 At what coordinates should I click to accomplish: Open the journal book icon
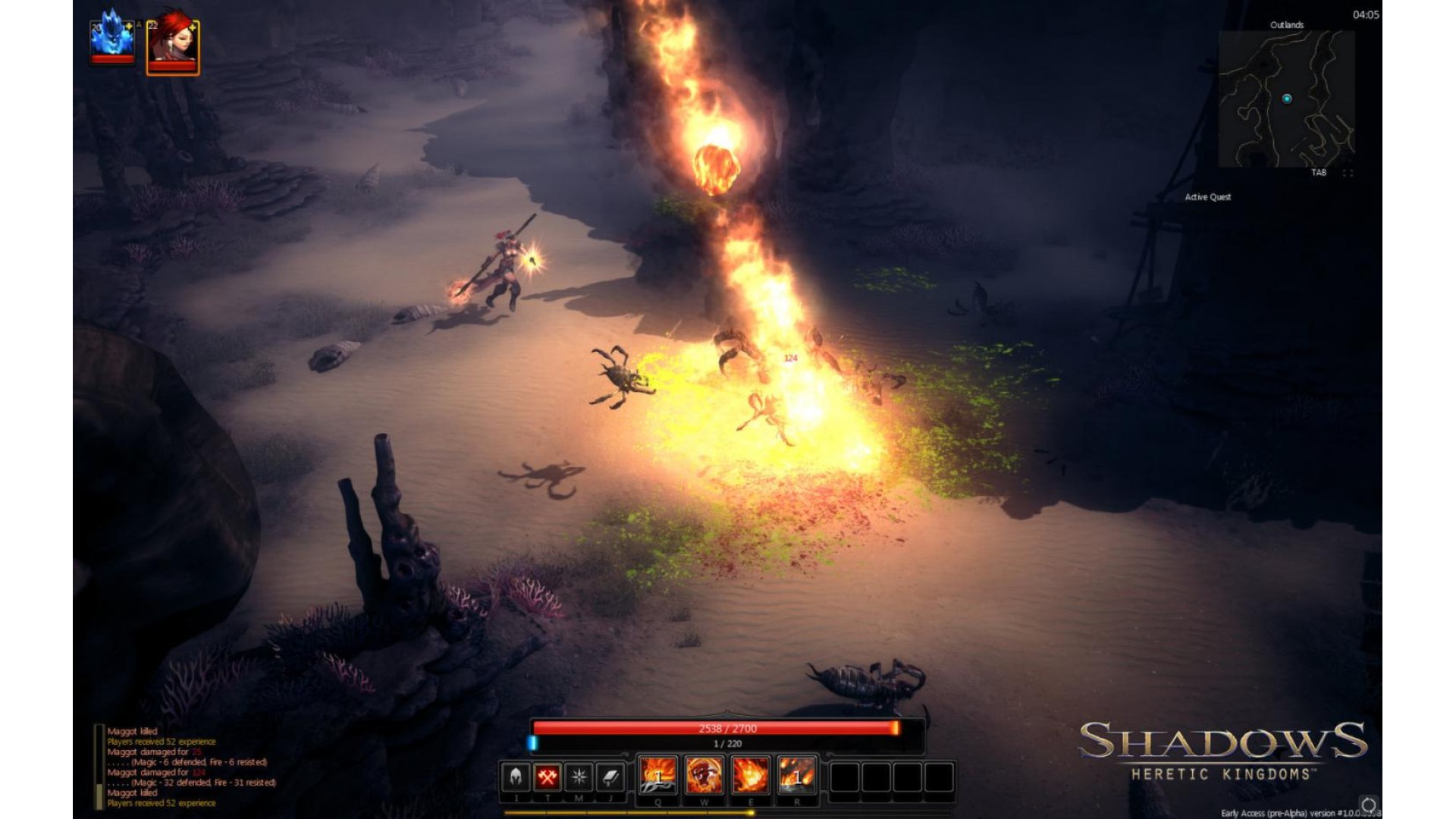click(x=610, y=777)
